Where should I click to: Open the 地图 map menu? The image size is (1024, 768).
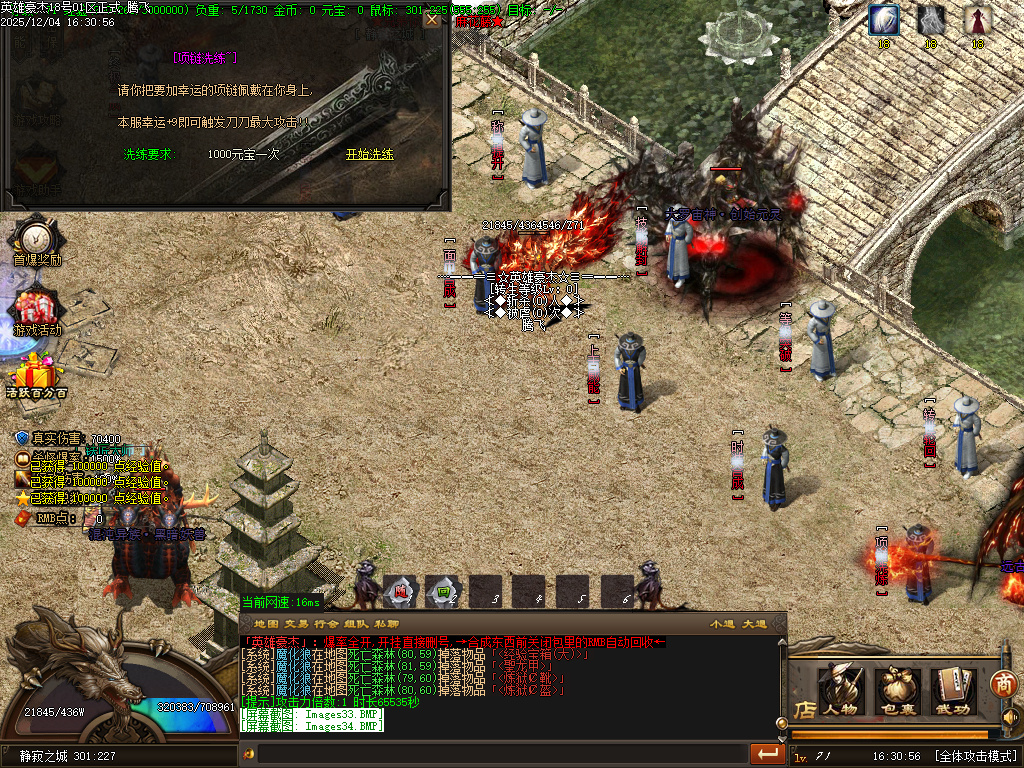point(266,624)
